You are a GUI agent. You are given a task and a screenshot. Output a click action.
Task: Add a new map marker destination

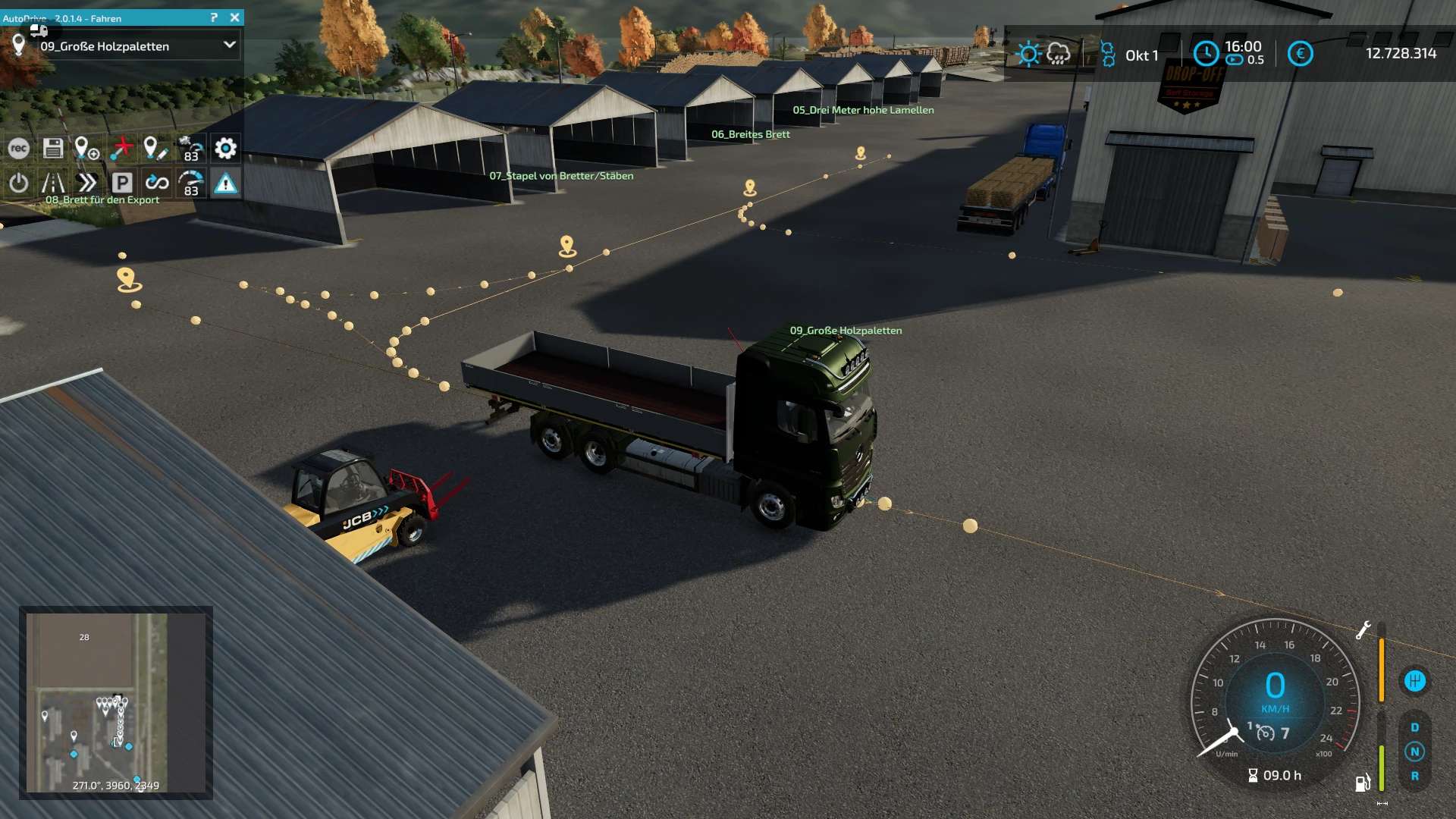[86, 149]
